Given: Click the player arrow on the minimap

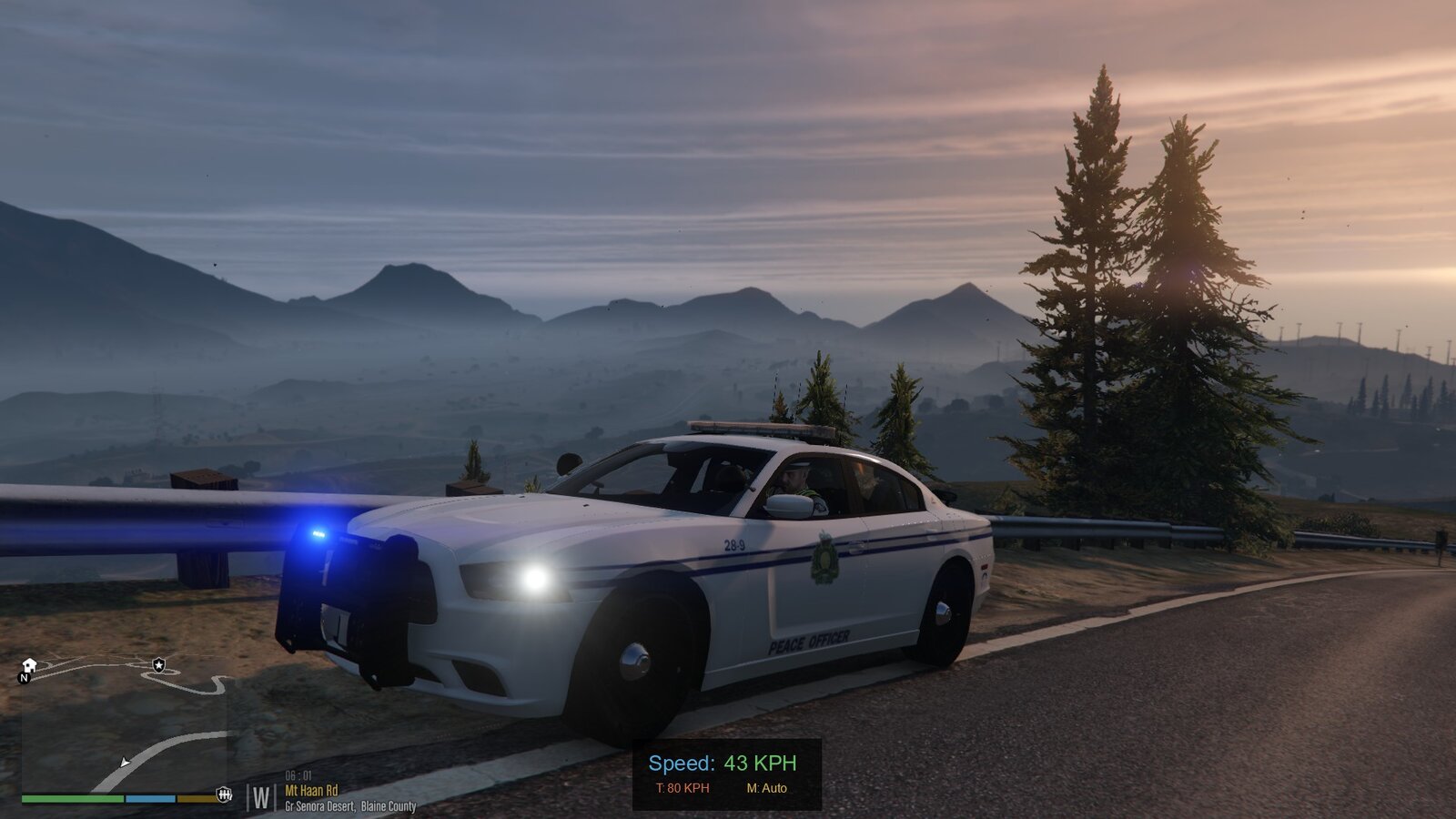Looking at the screenshot, I should pos(125,762).
